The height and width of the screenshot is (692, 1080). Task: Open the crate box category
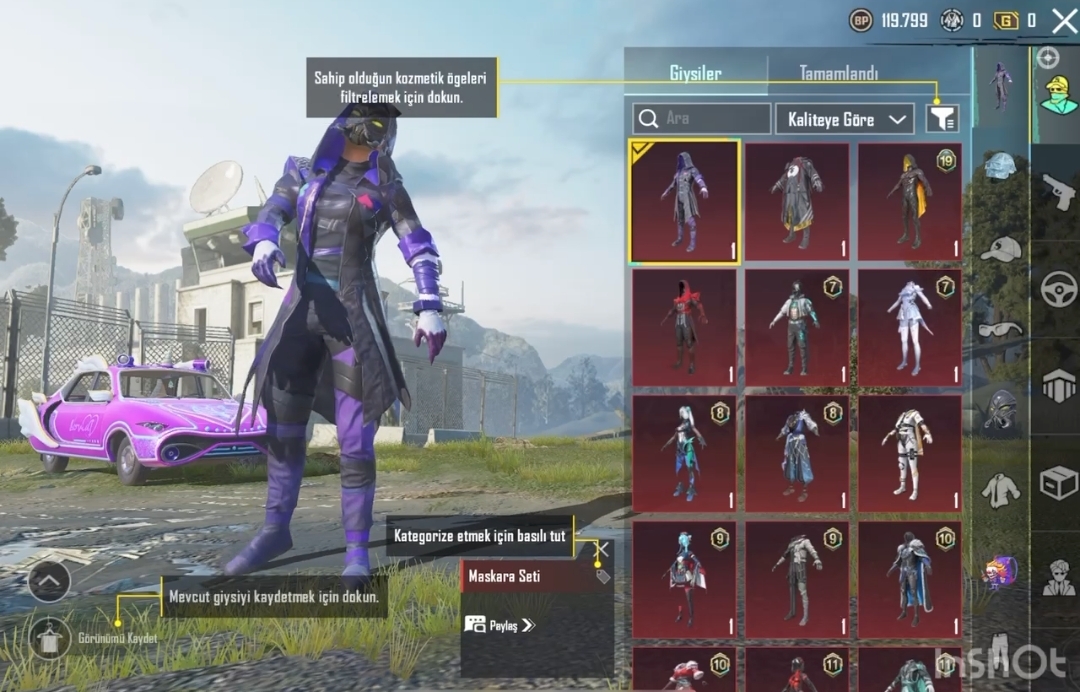click(1058, 483)
